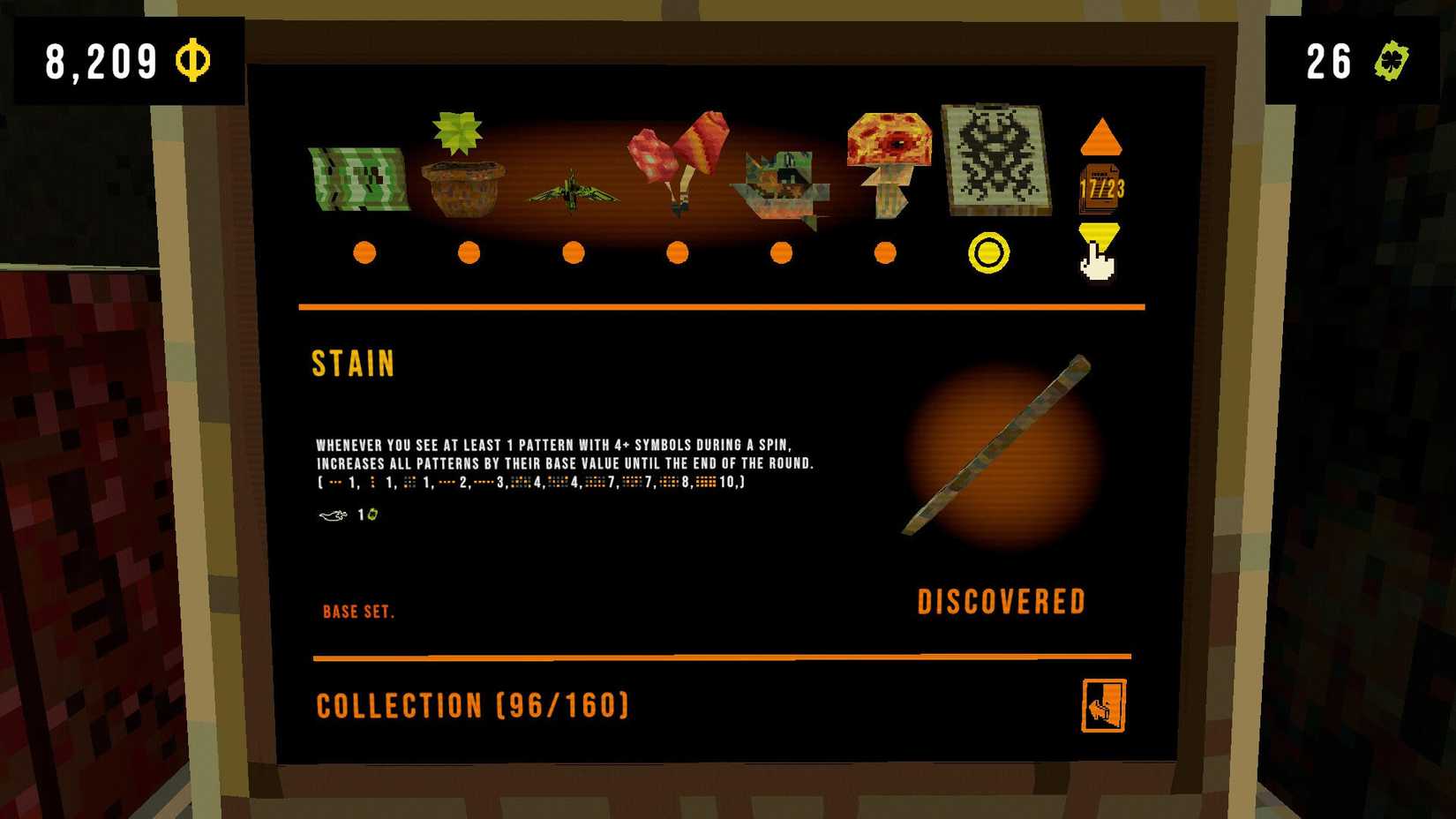Click the chili pepper cost icon

(331, 515)
